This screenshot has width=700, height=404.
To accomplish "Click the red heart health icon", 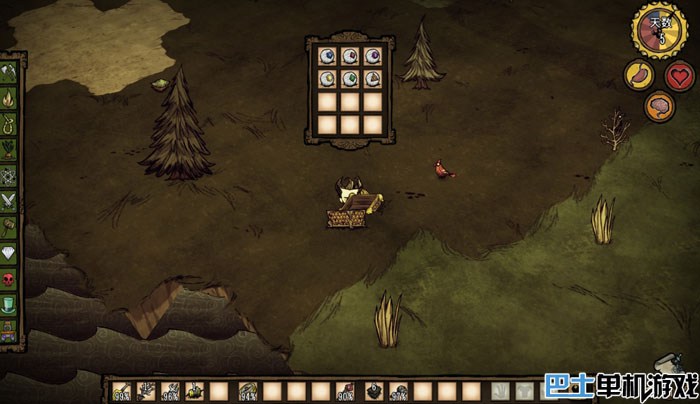I will click(680, 76).
